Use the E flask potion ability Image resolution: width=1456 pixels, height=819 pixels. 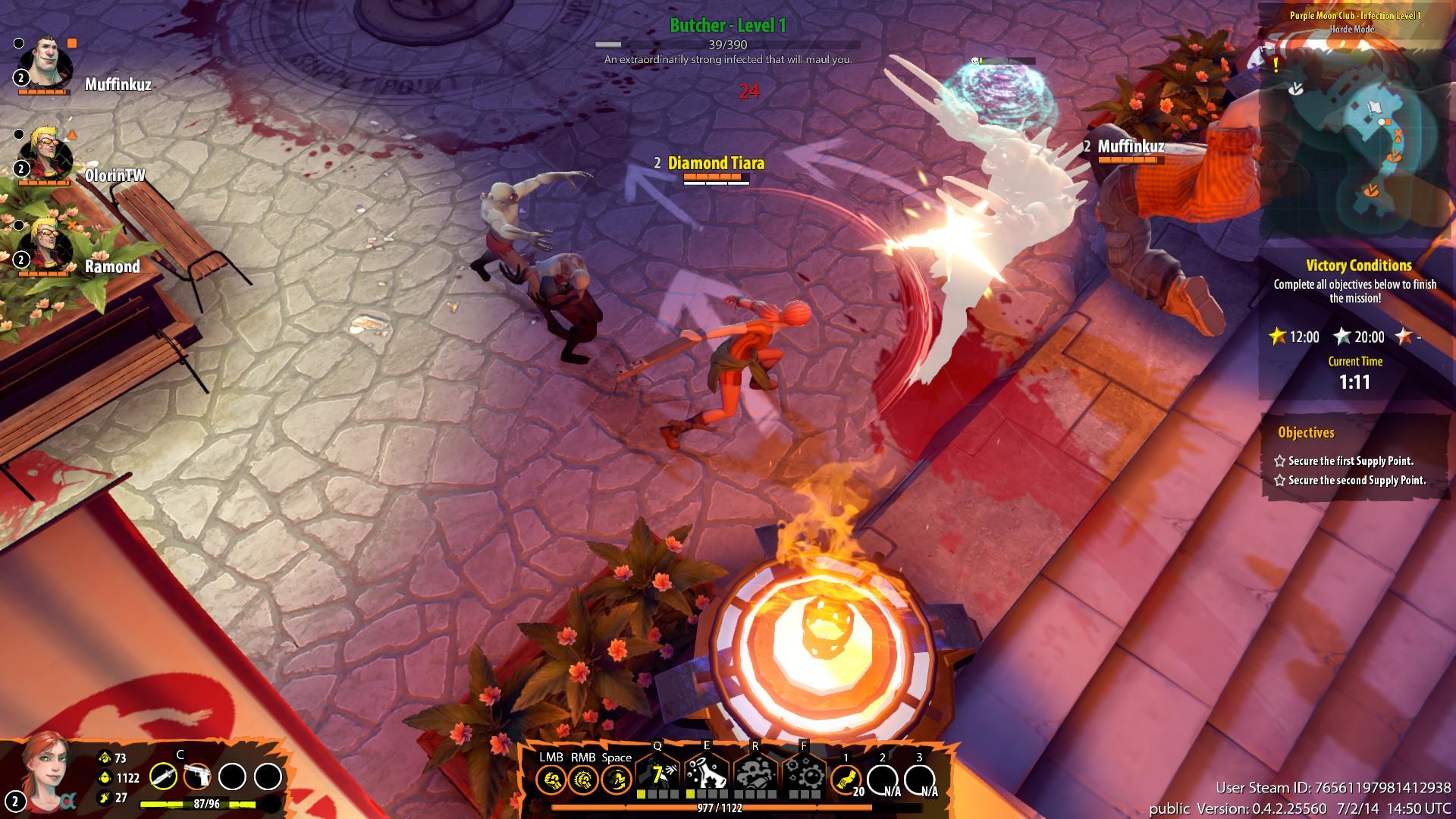coord(707,773)
